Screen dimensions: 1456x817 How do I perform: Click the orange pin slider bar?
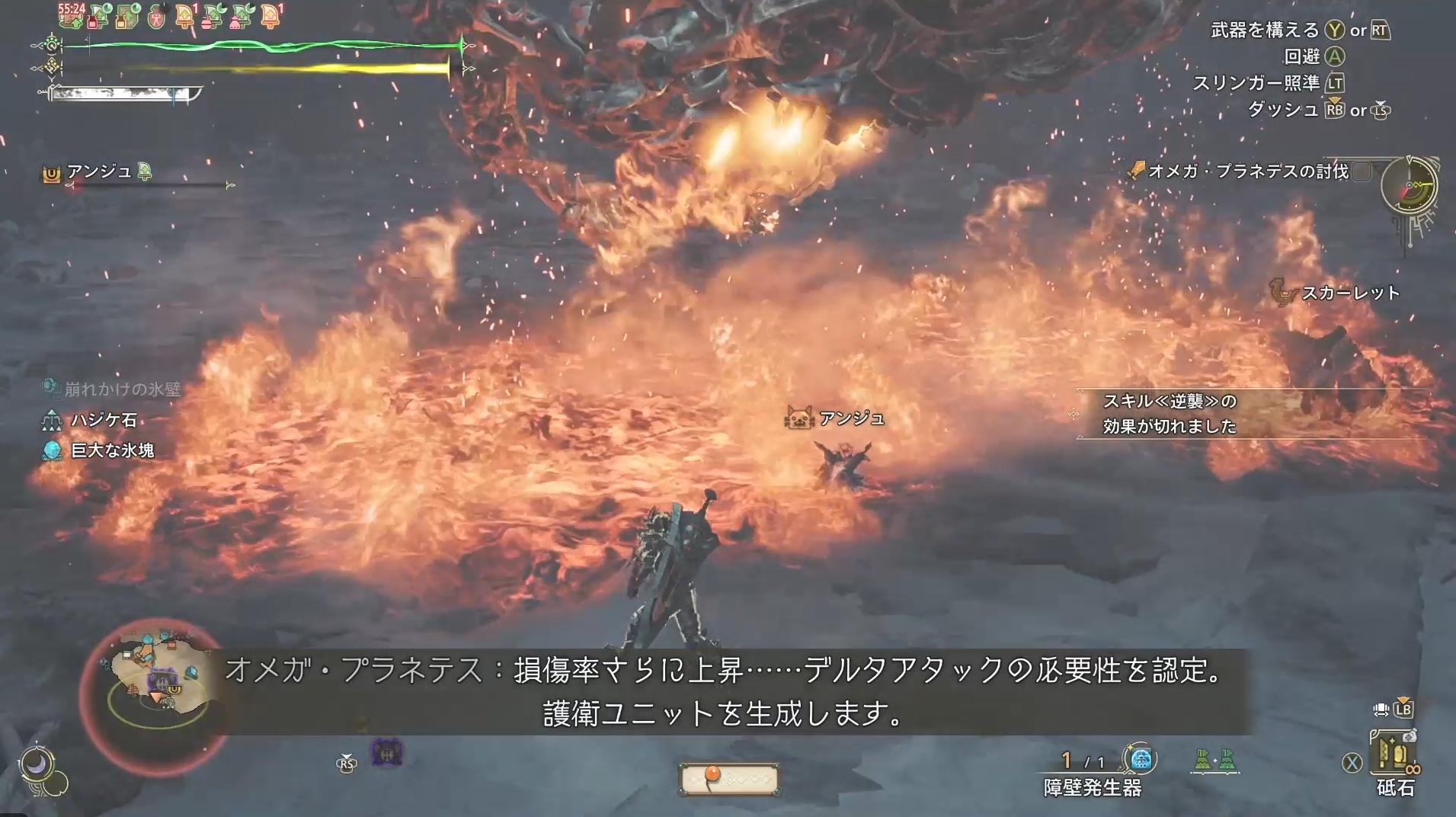tap(728, 779)
